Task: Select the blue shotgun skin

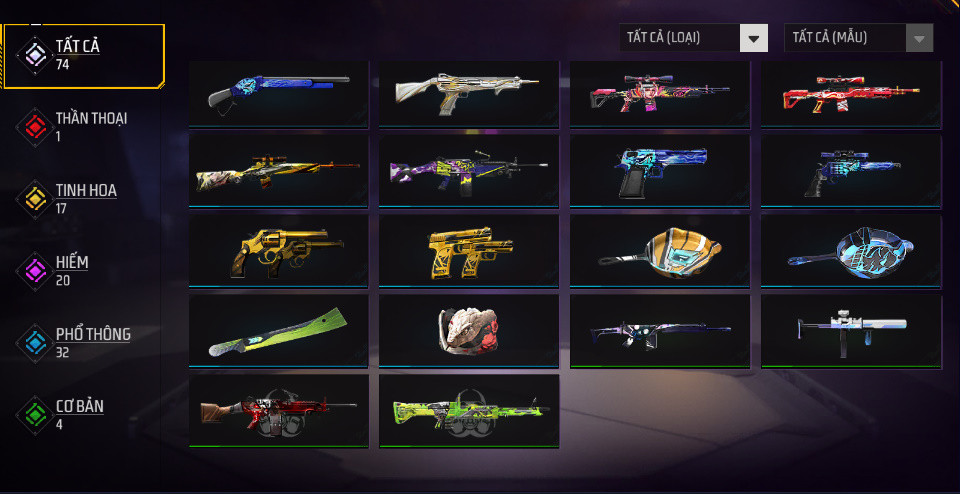Action: [278, 93]
